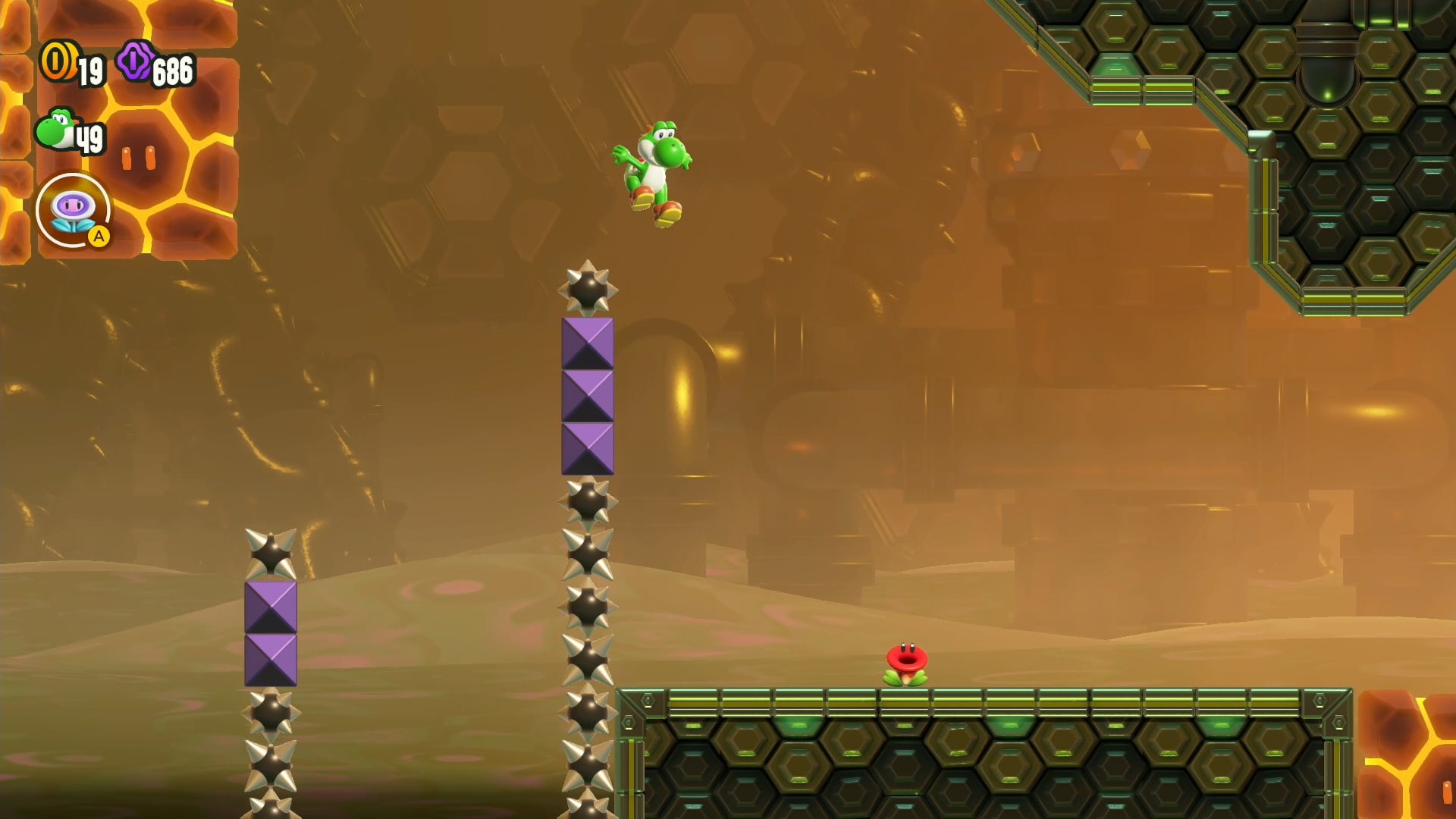Use the stored Bubble Flower power-up
The image size is (1456, 819).
click(73, 211)
